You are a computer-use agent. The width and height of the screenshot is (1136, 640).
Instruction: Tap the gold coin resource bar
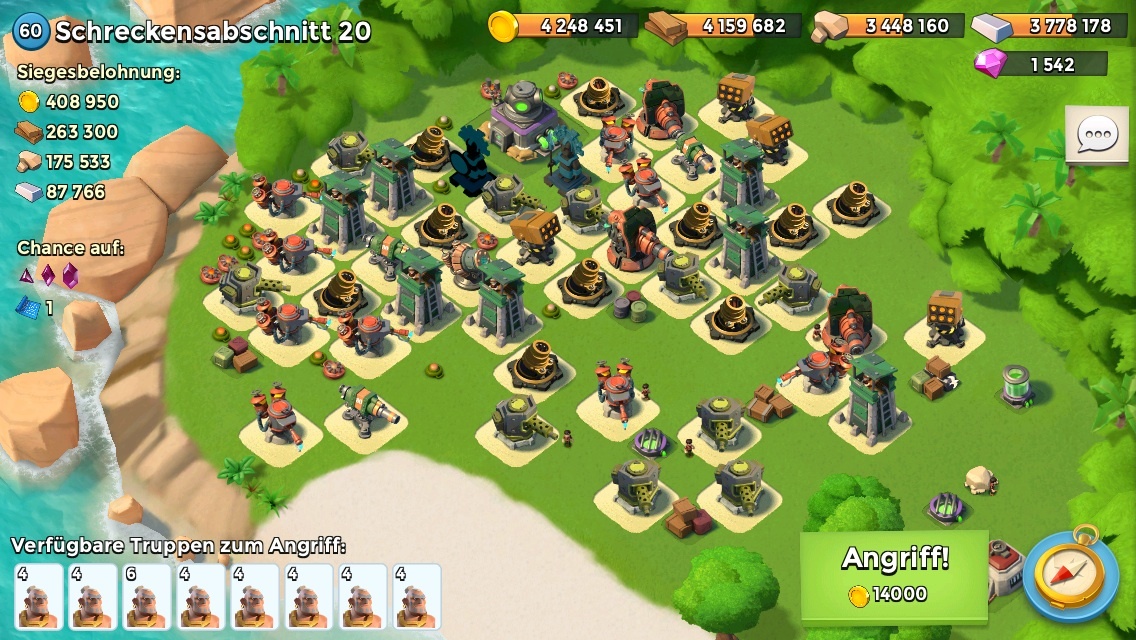click(564, 26)
